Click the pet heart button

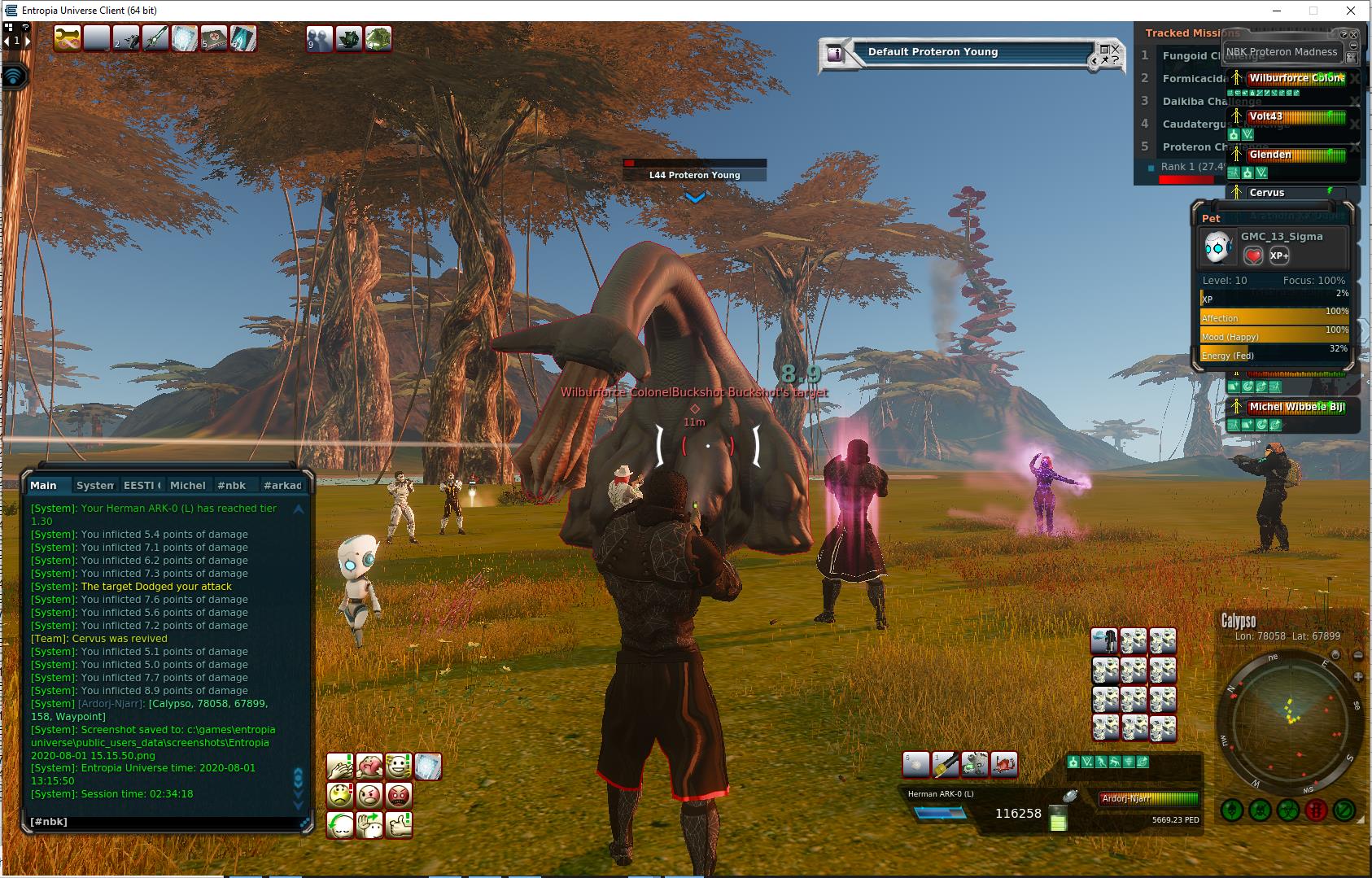[1253, 256]
